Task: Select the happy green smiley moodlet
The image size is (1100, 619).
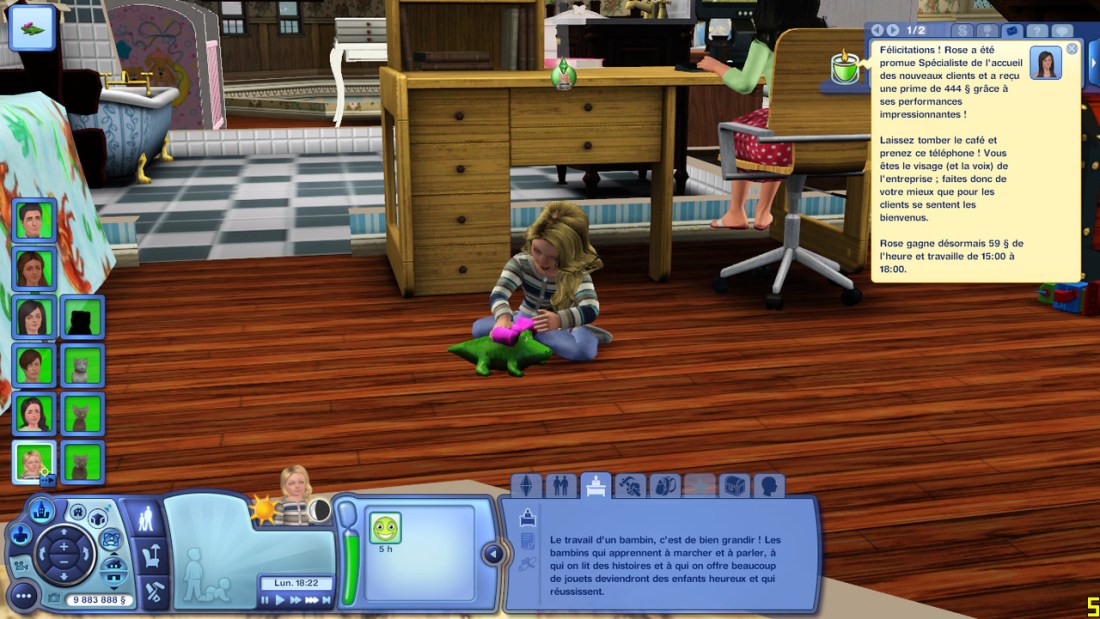Action: [x=385, y=527]
